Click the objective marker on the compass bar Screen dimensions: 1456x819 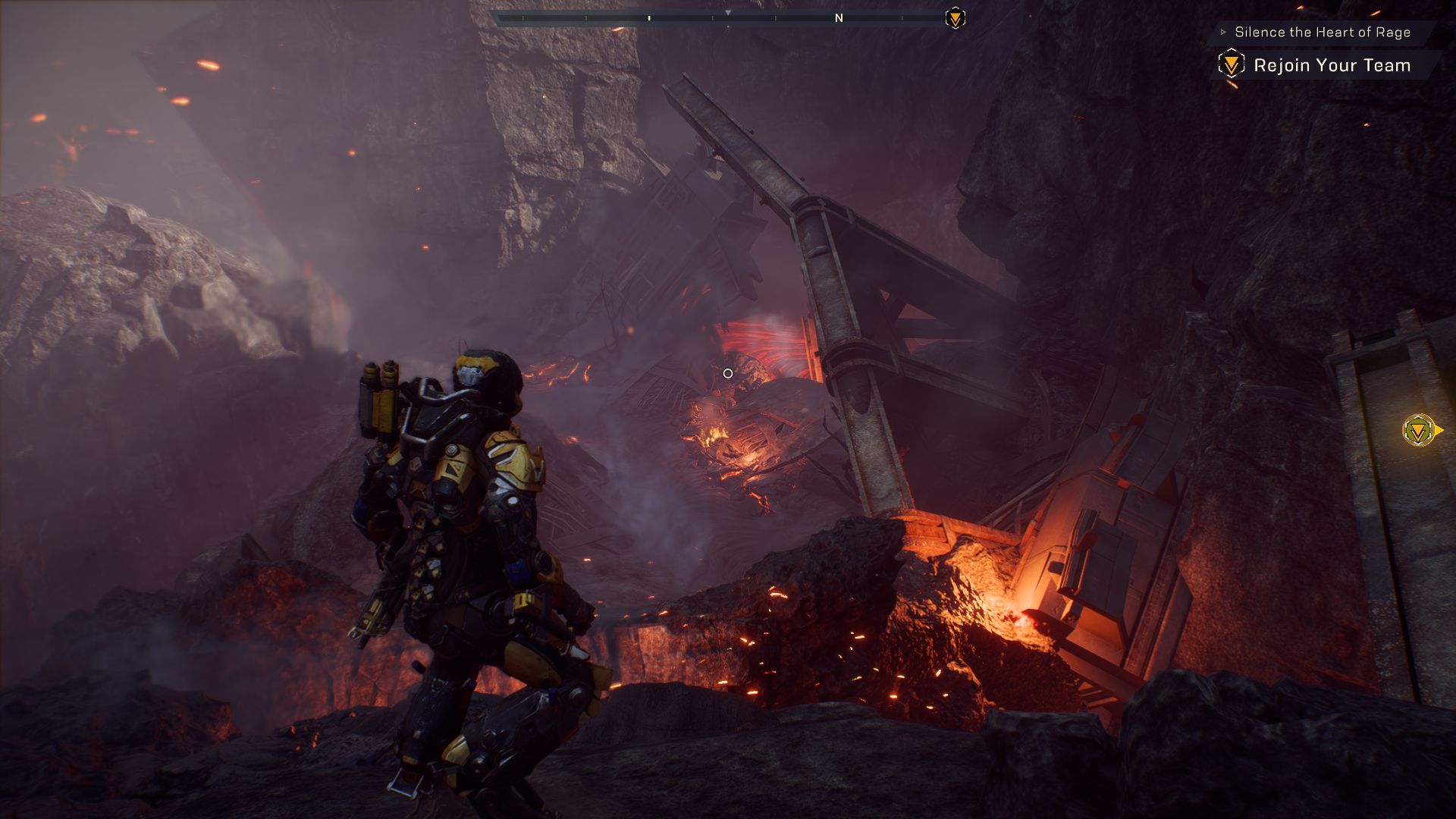(955, 18)
